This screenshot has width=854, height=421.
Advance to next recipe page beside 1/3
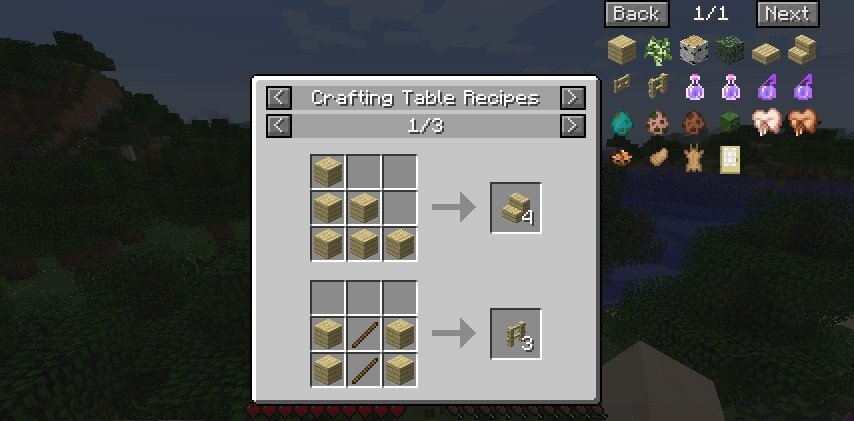(572, 126)
